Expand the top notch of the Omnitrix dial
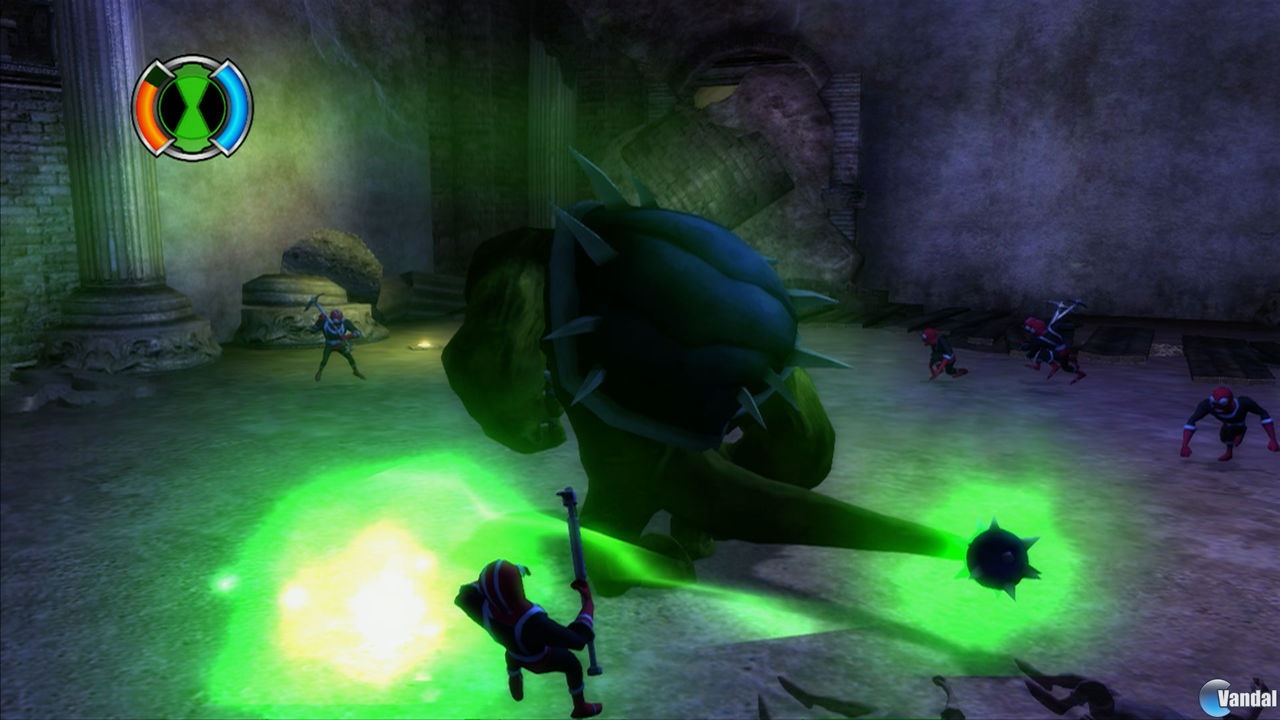The width and height of the screenshot is (1280, 720). click(190, 66)
